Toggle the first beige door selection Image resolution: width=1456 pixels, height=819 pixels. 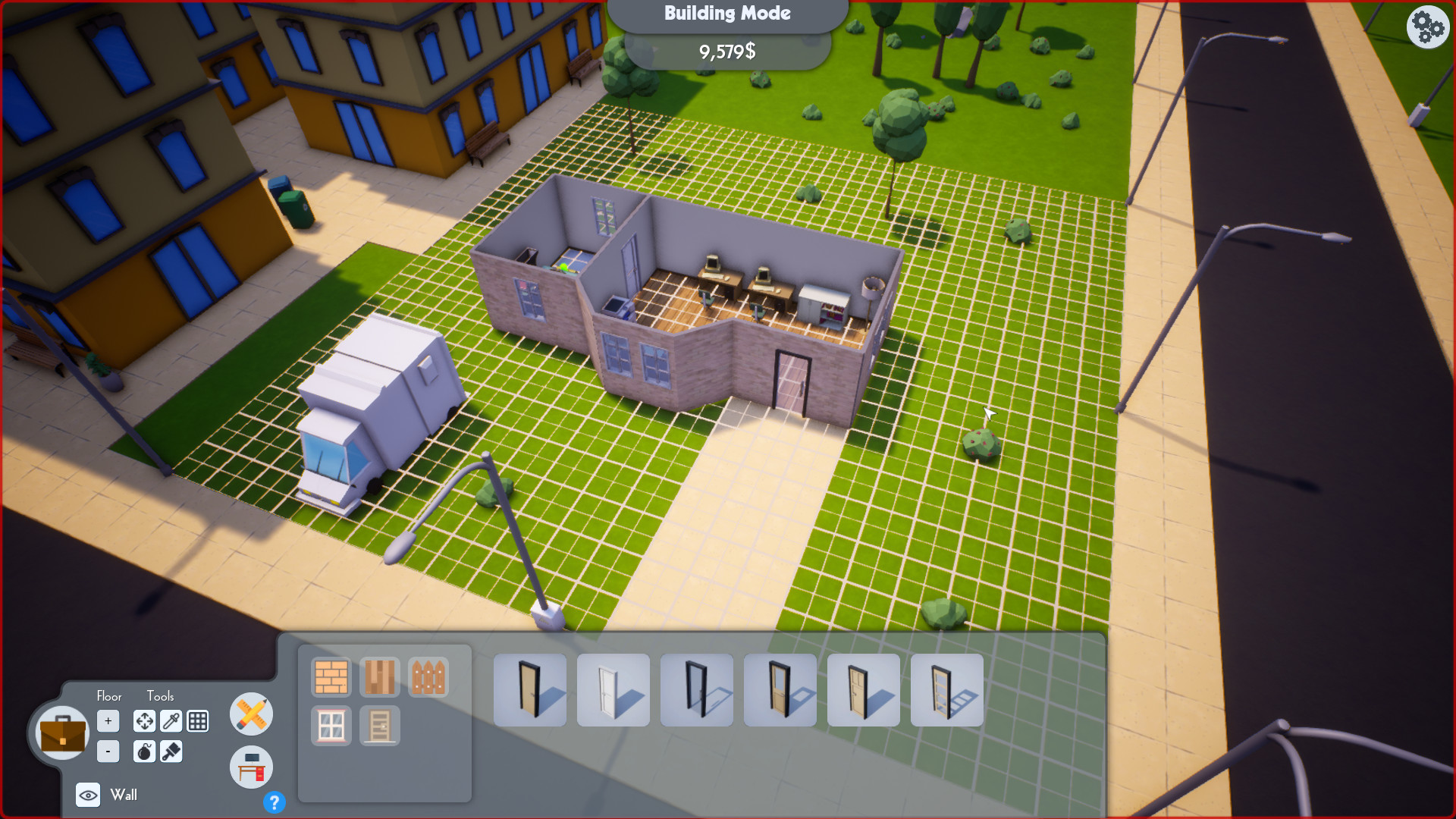(530, 690)
